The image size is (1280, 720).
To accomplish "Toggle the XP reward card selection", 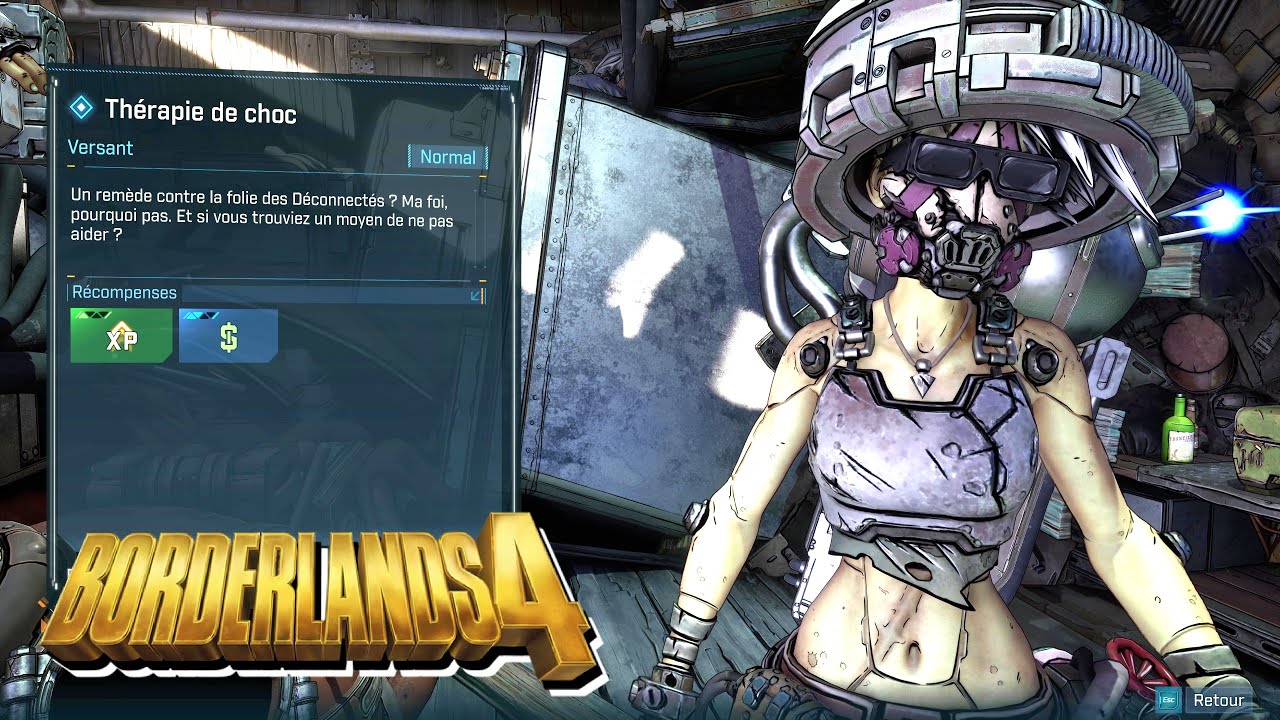I will pos(120,335).
